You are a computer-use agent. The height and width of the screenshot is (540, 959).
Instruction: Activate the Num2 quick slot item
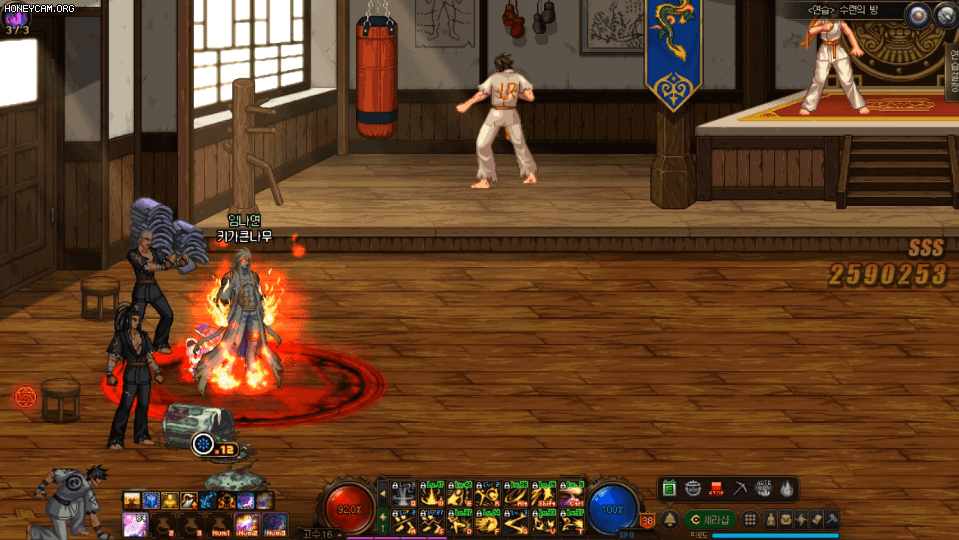pos(246,522)
